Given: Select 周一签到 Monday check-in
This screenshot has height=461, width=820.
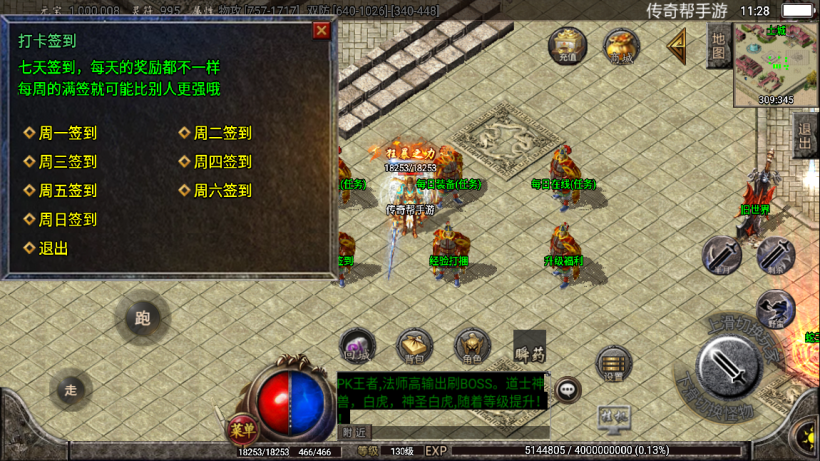Looking at the screenshot, I should [x=67, y=133].
